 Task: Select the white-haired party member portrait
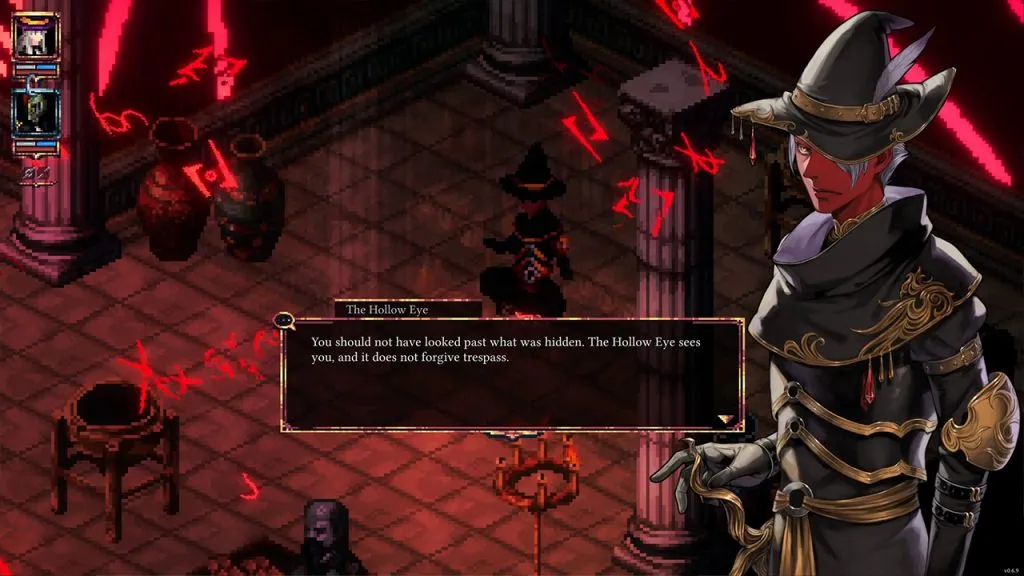tap(37, 36)
